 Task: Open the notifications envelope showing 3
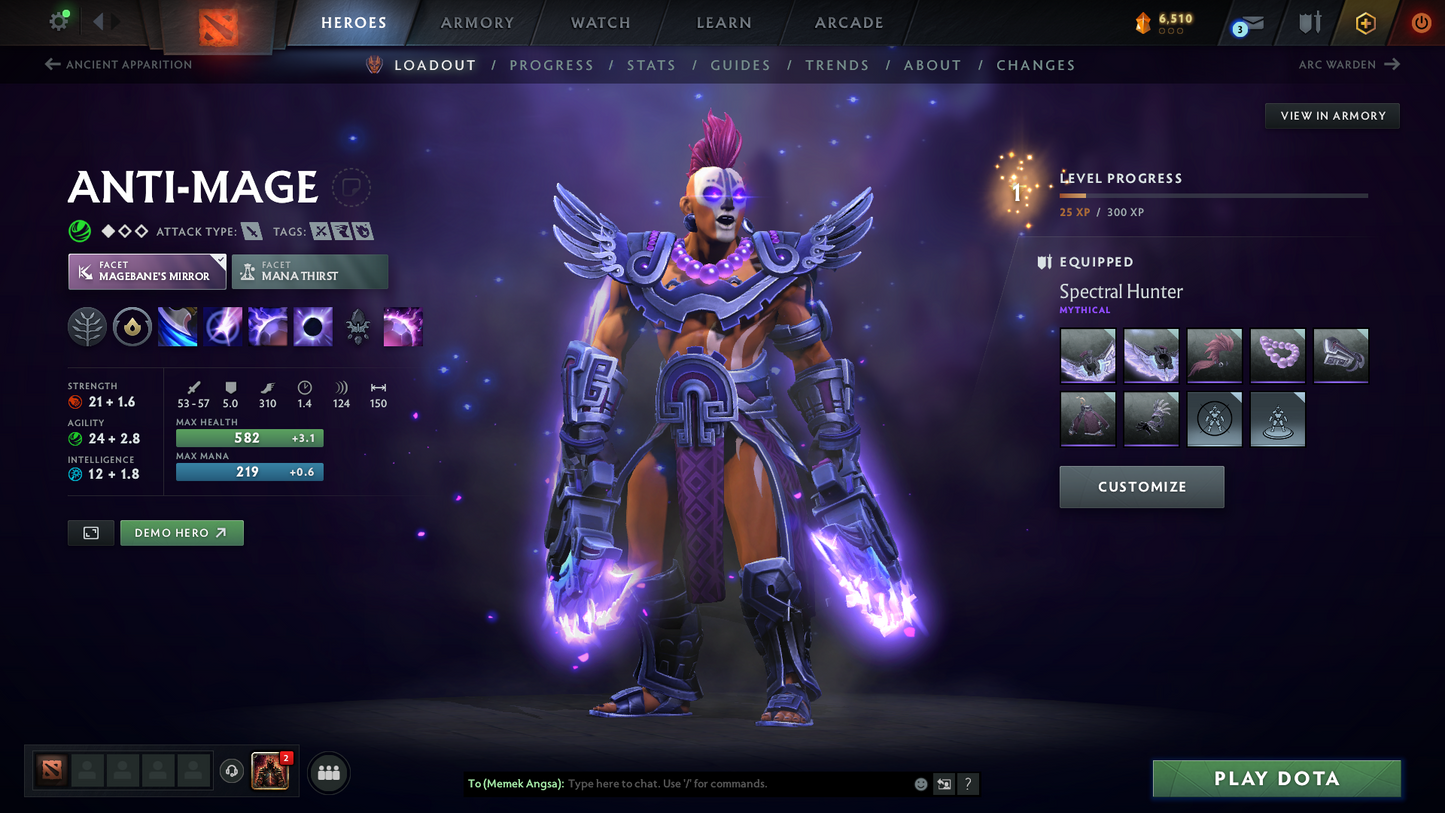(x=1254, y=22)
